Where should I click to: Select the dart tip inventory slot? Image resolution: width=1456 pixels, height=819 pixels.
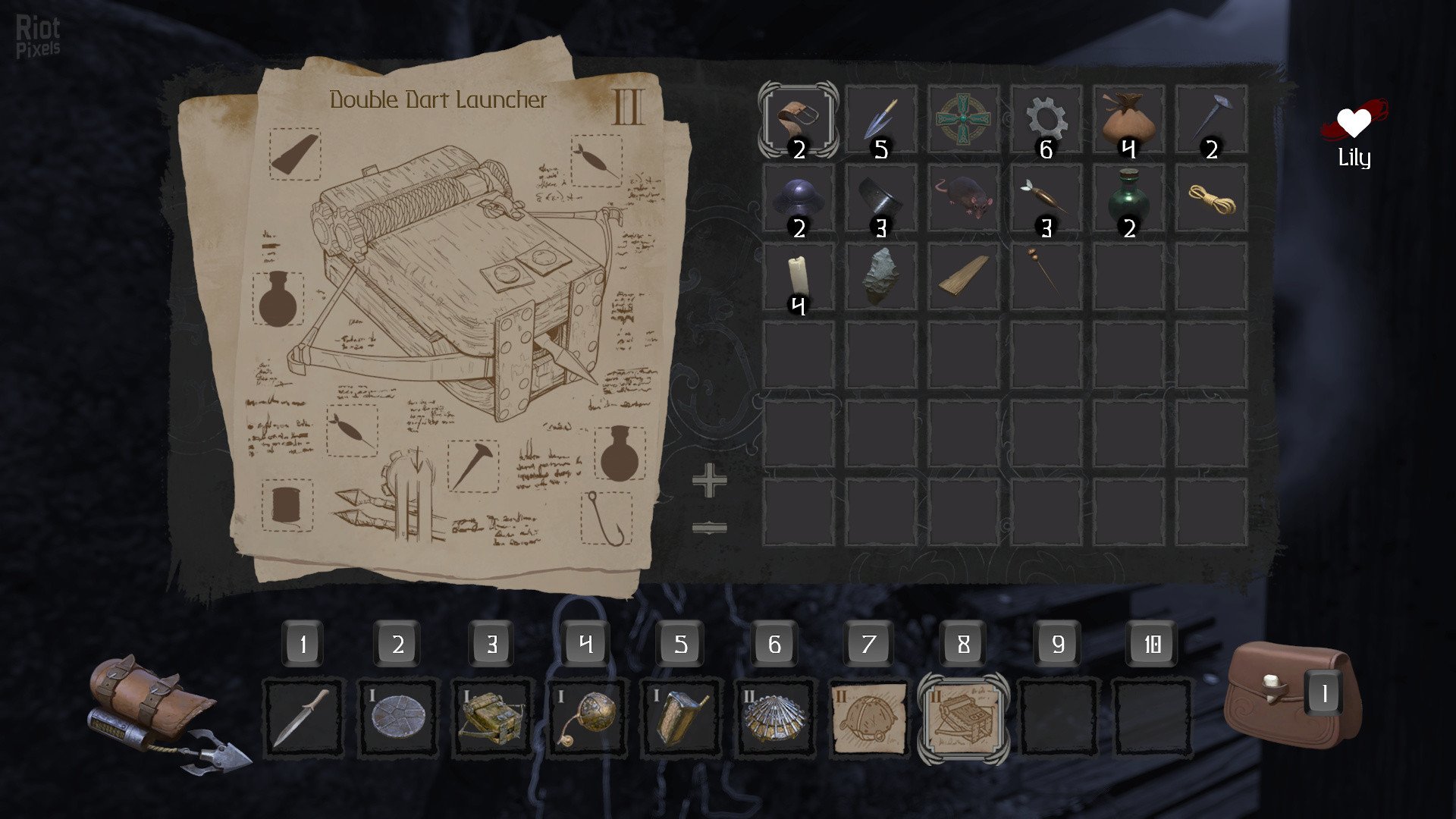click(880, 120)
